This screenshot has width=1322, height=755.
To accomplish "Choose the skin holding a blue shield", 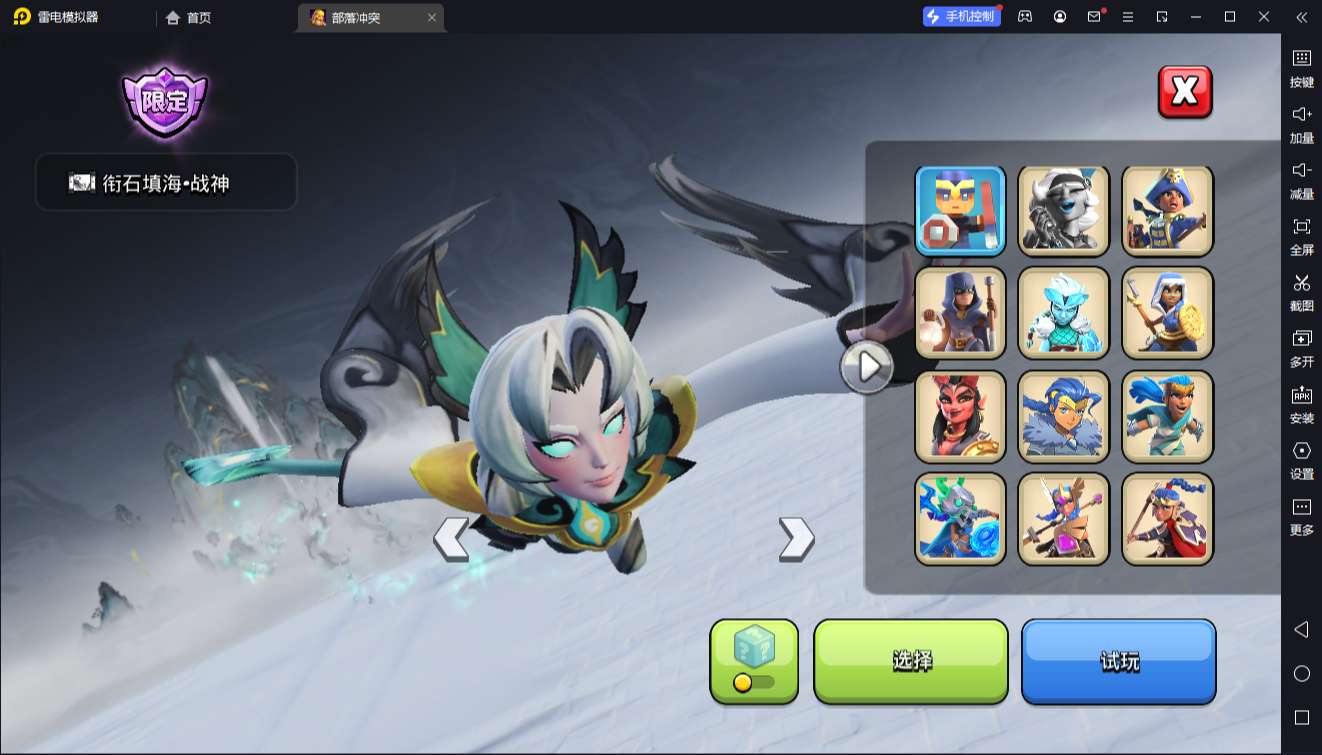I will coord(960,519).
